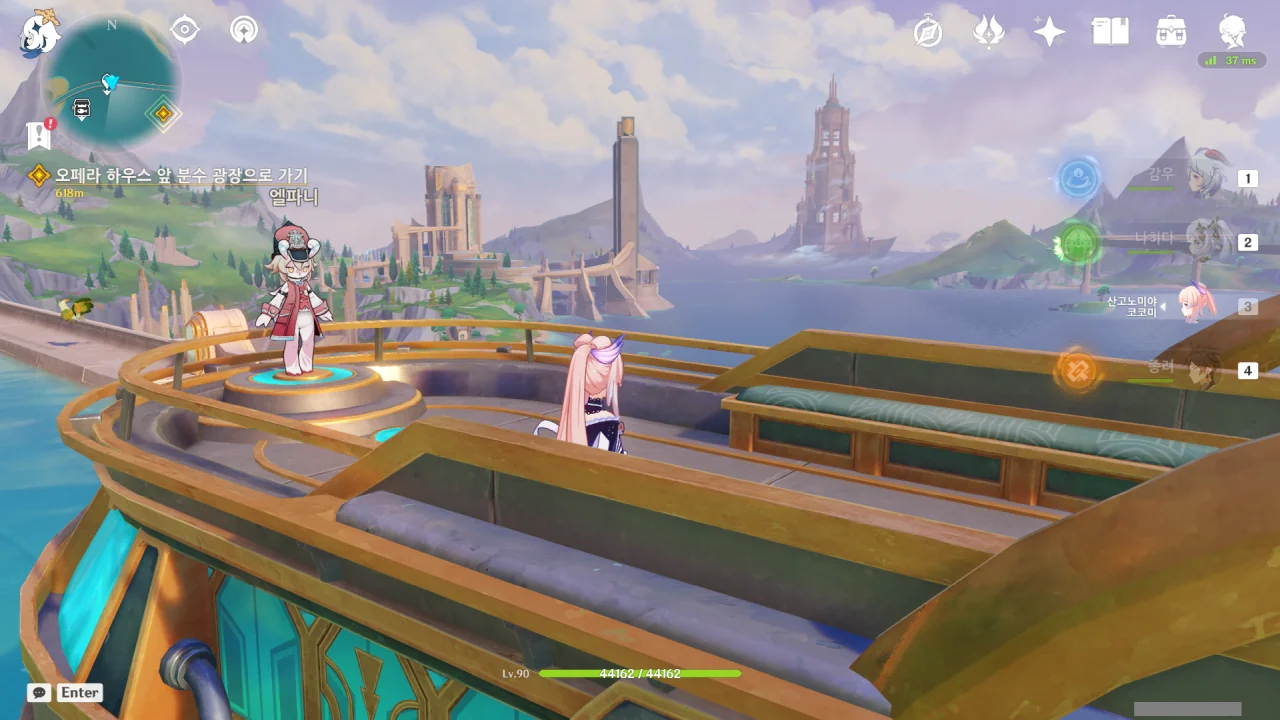The height and width of the screenshot is (720, 1280).
Task: Open the compass icon in the top bar
Action: [x=928, y=32]
